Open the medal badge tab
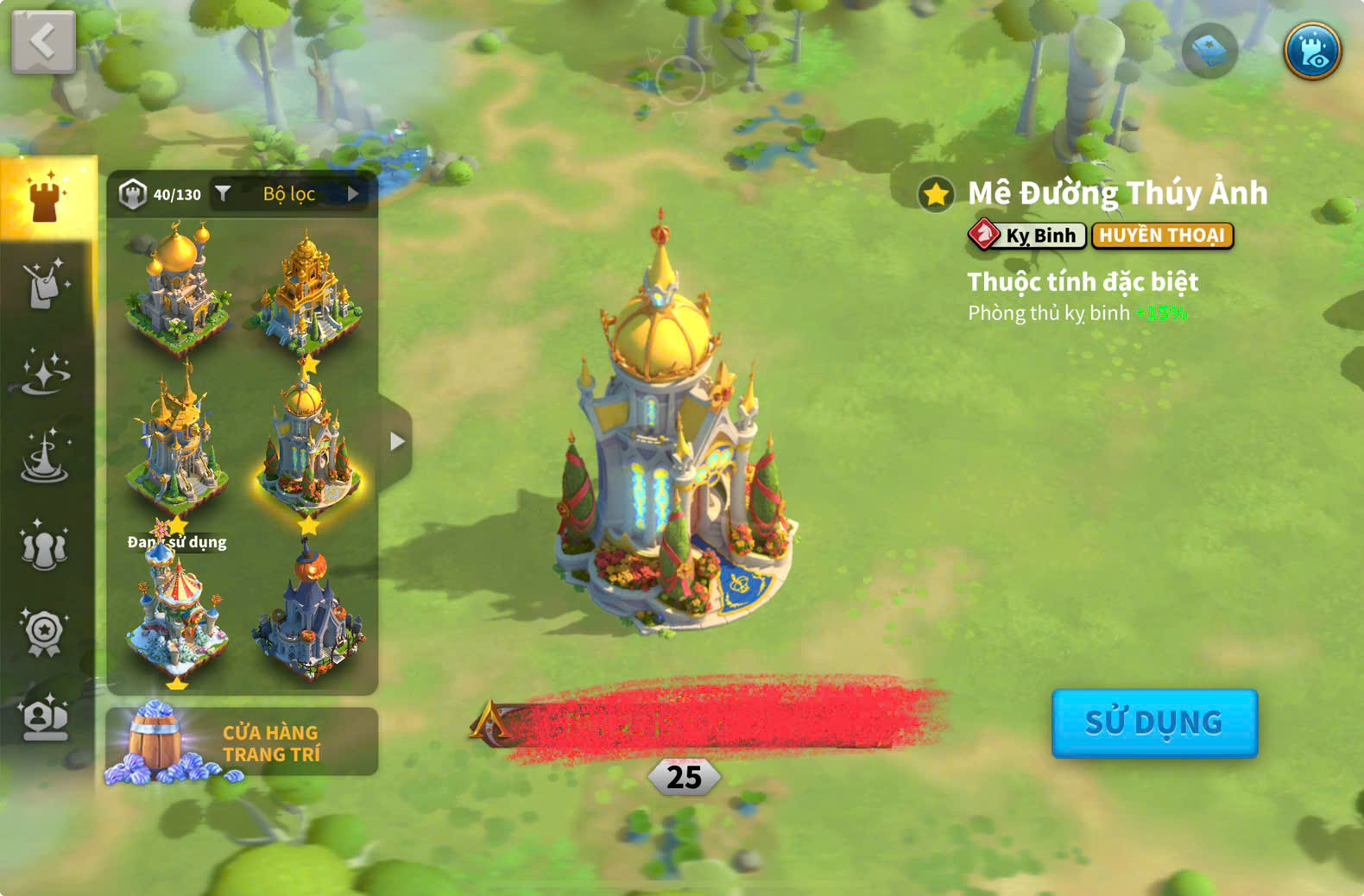 45,633
